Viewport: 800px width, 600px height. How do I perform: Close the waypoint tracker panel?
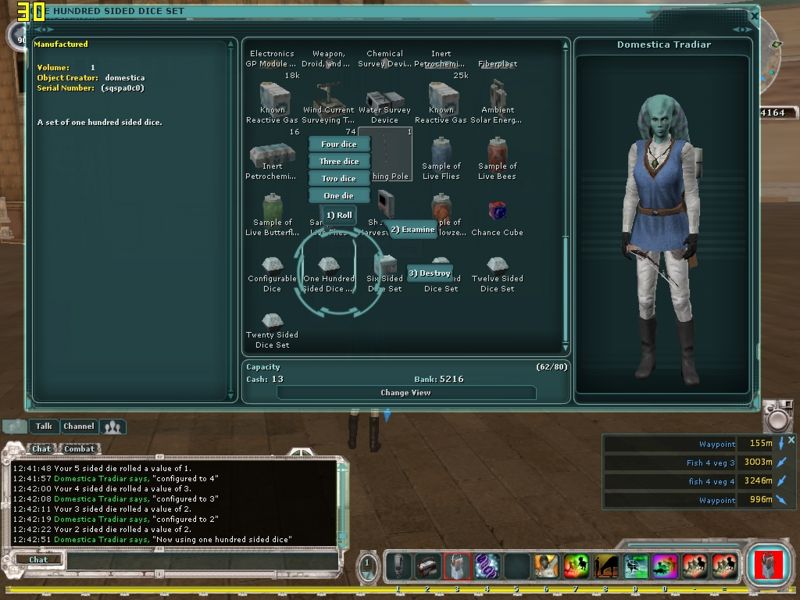tap(792, 440)
